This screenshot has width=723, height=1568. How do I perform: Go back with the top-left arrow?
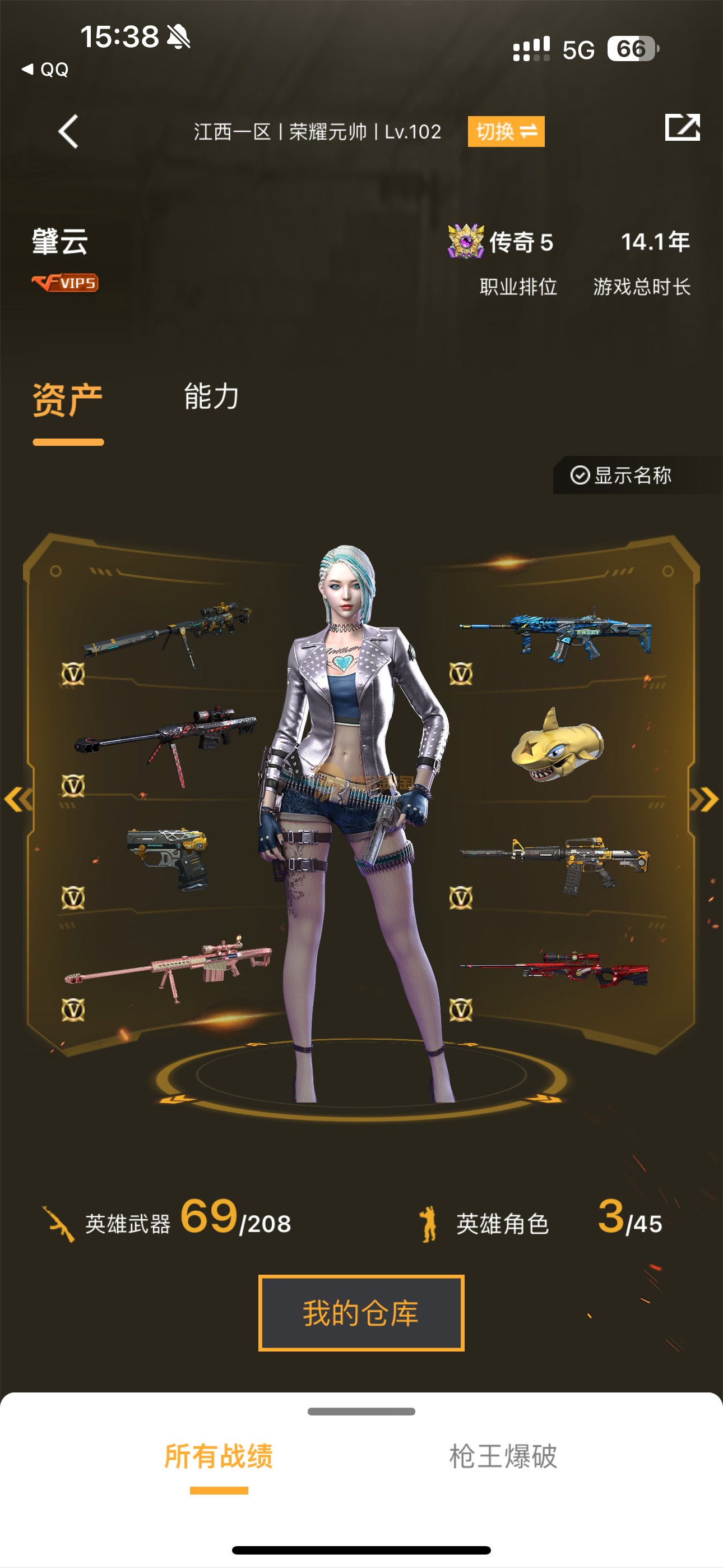point(68,131)
